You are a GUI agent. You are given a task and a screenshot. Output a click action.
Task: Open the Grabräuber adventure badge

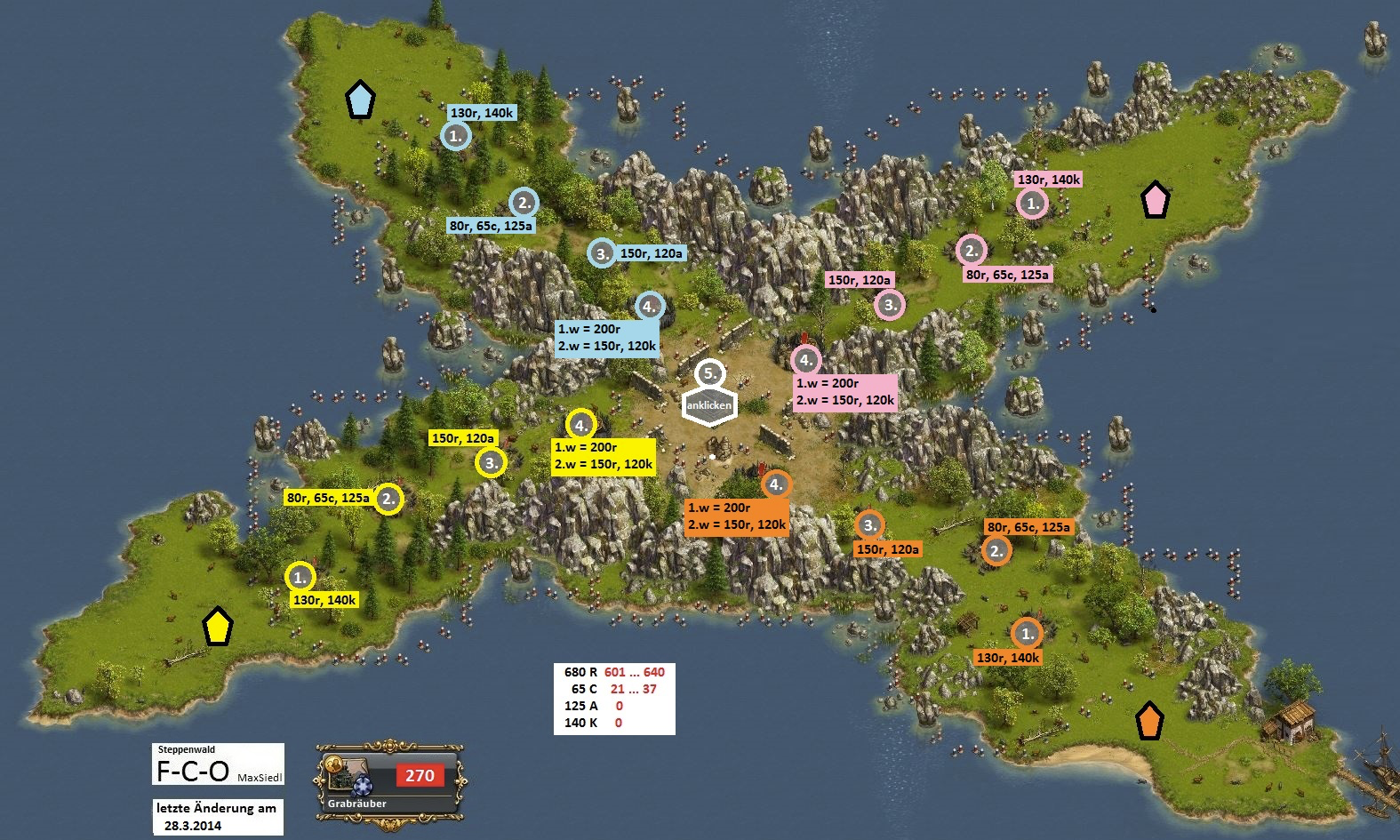(388, 783)
